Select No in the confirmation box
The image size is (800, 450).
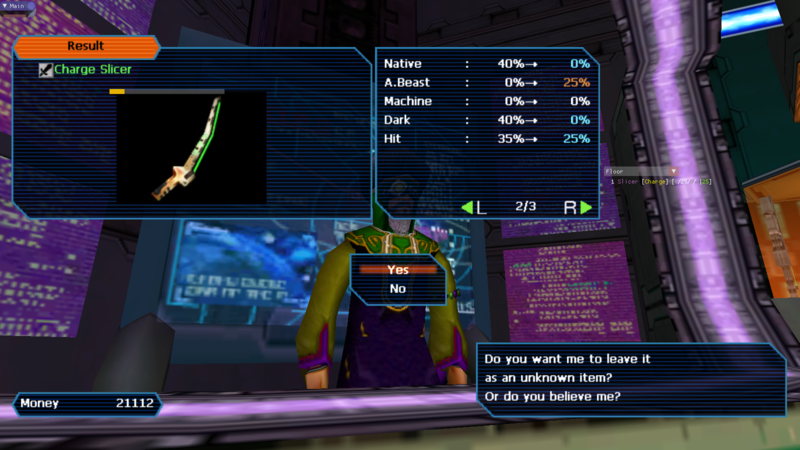point(398,288)
